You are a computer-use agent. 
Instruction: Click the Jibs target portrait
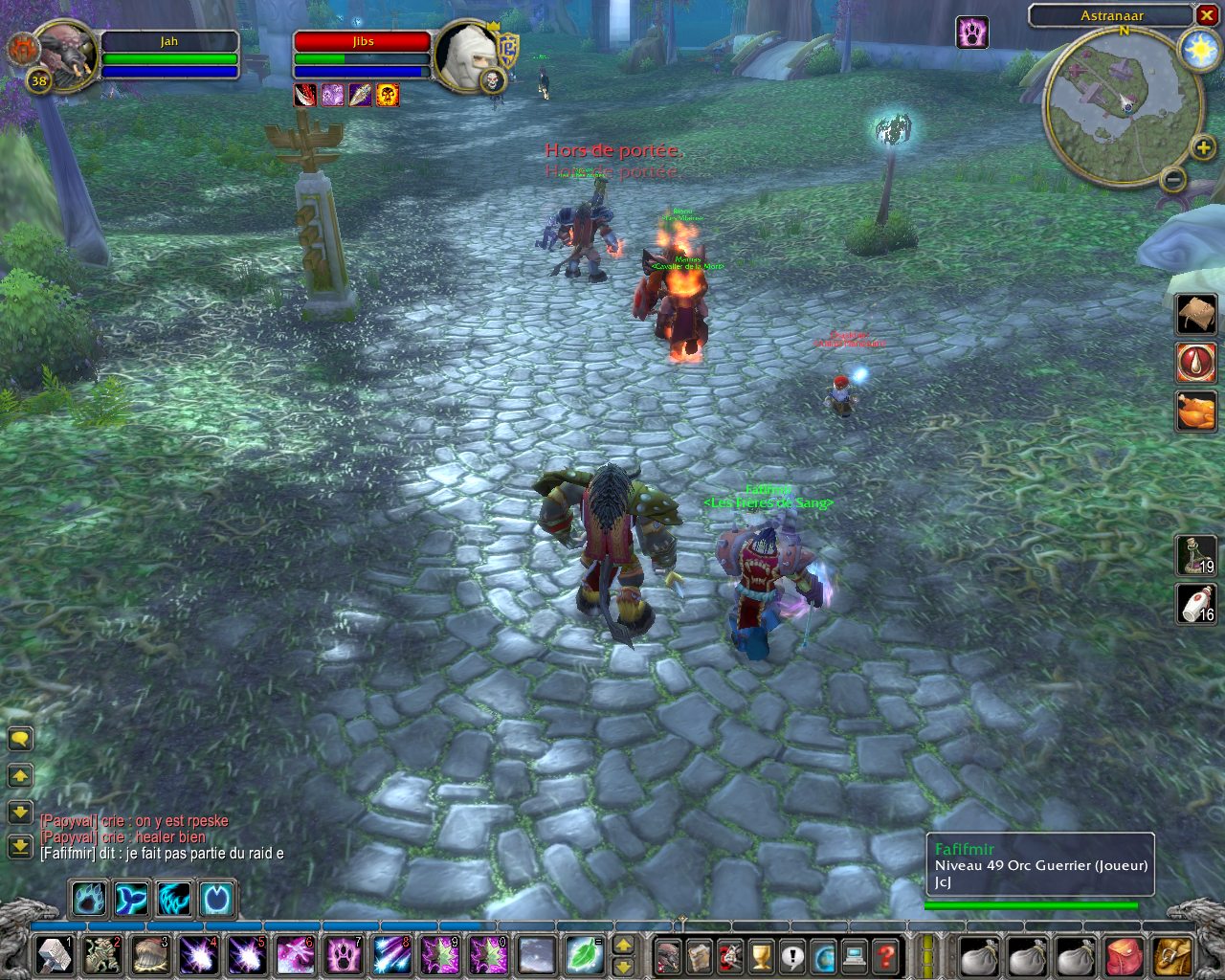point(466,54)
